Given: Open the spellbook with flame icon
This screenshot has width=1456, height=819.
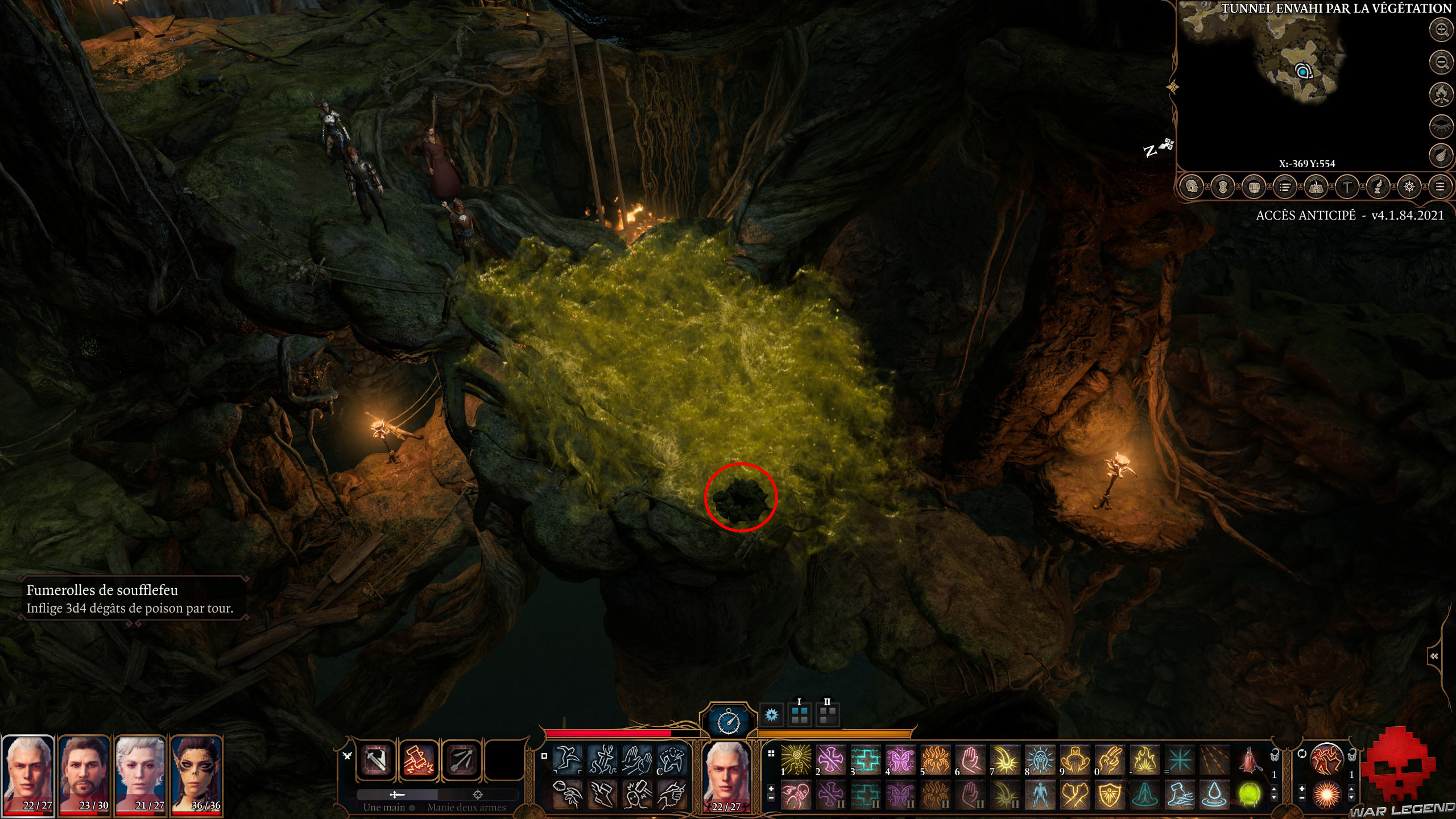Looking at the screenshot, I should coord(1316,187).
